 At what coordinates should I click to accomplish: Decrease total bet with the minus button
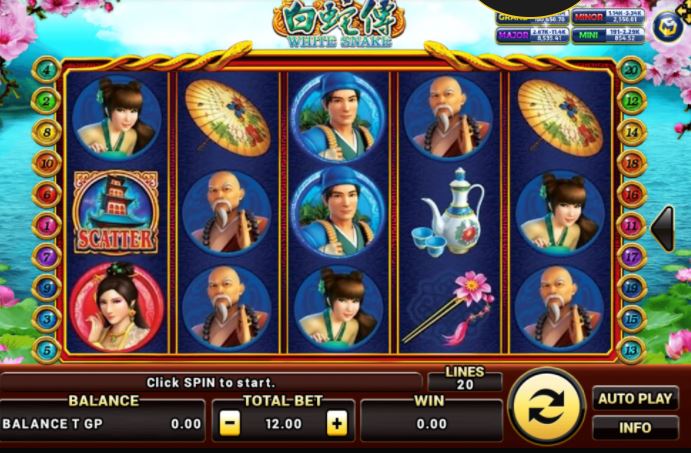(230, 424)
